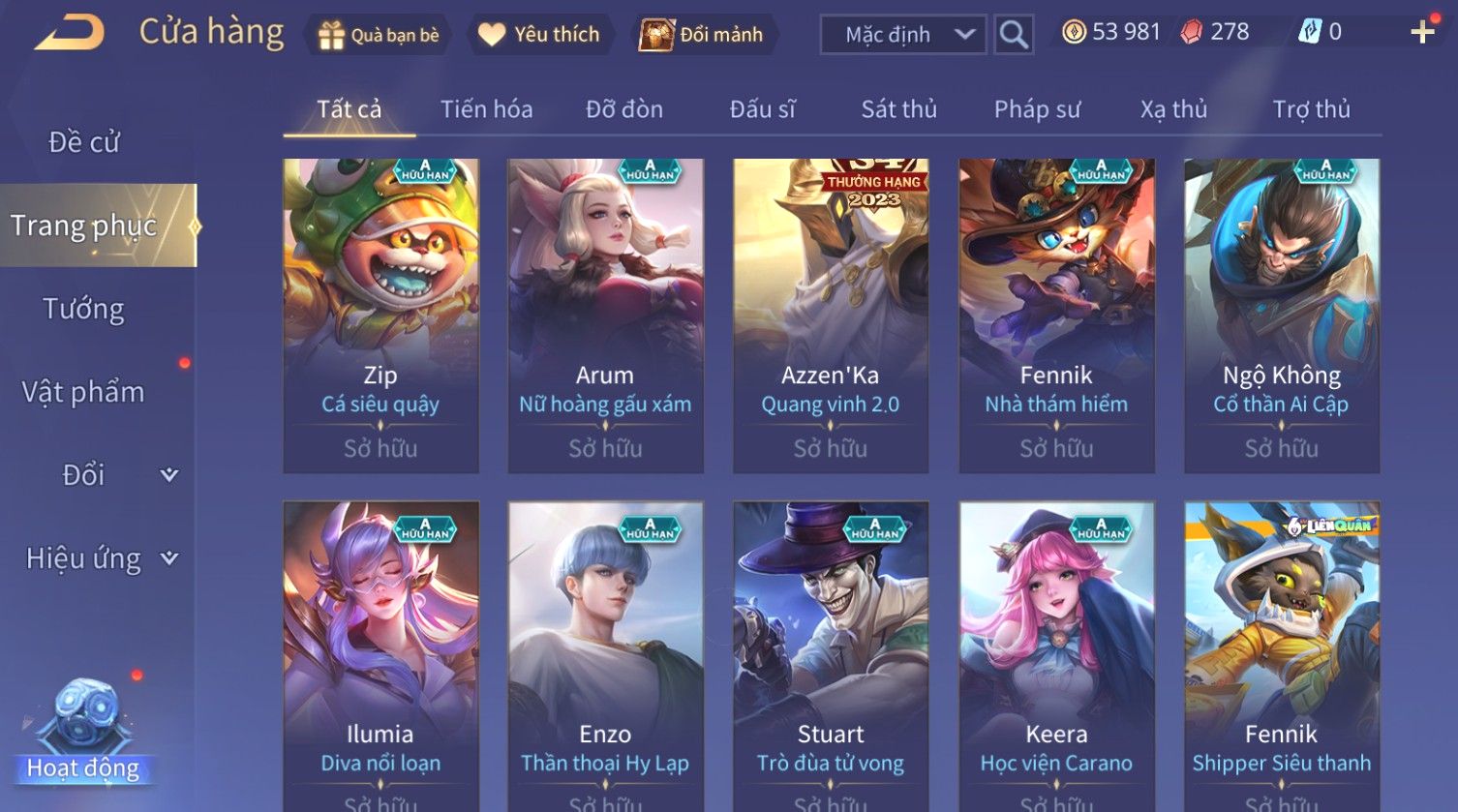Click the magnifying glass search button
Viewport: 1458px width, 812px height.
pyautogui.click(x=1013, y=35)
